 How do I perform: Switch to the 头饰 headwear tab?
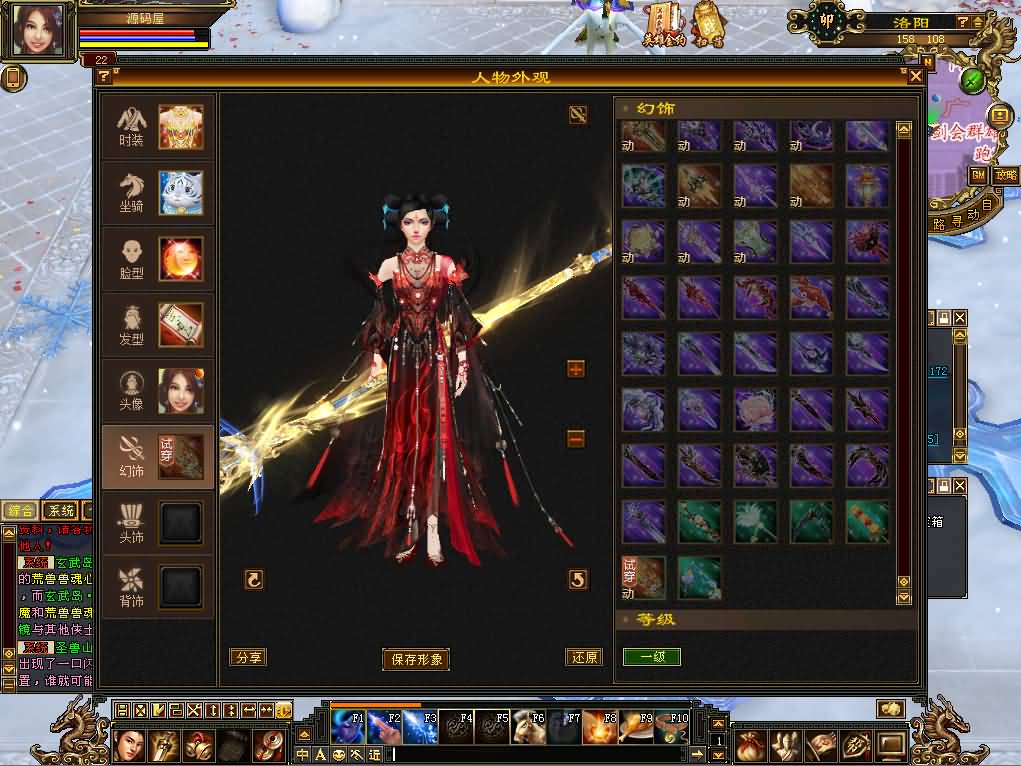[158, 523]
